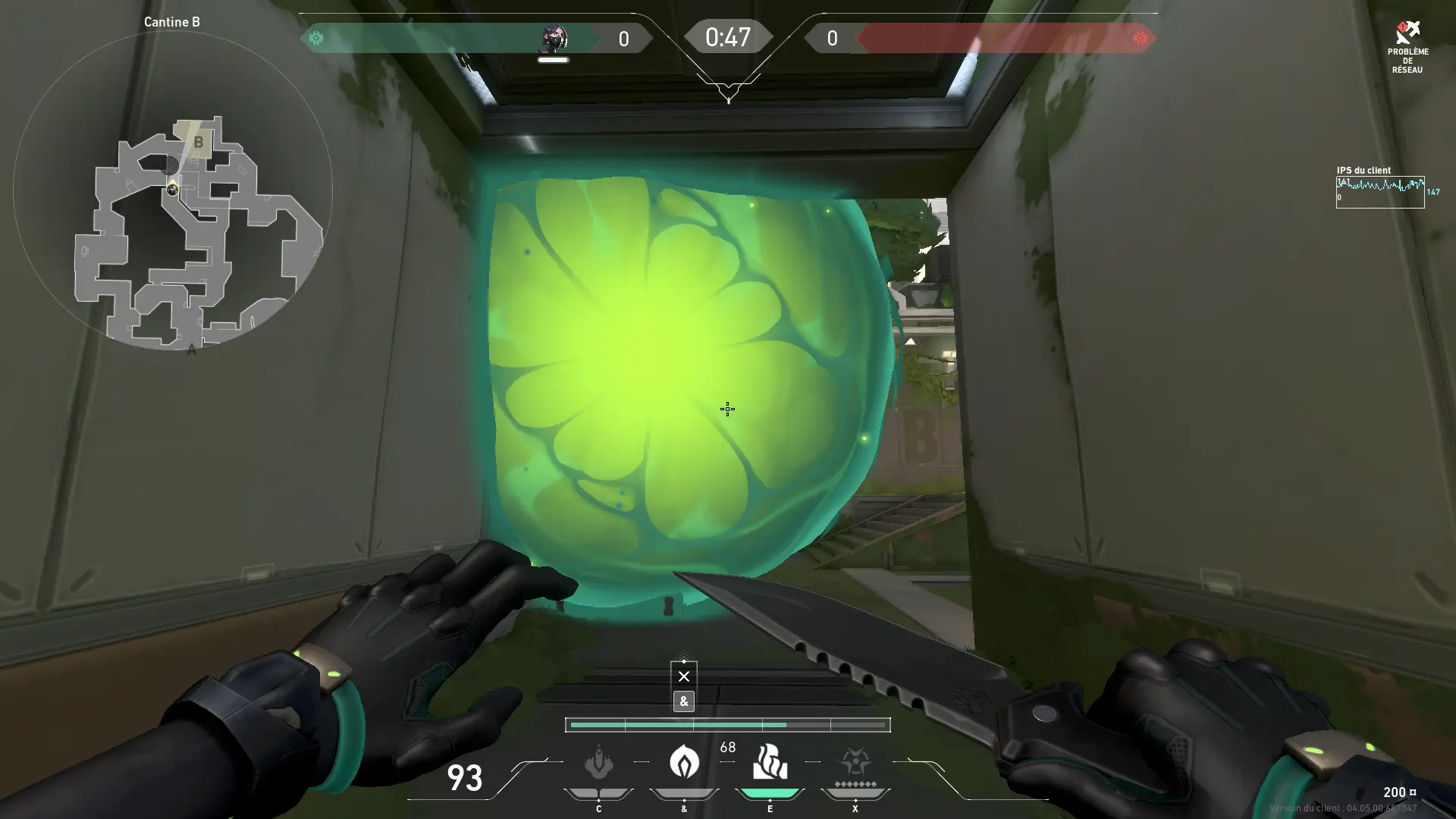The image size is (1456, 819).
Task: Click the red team emblem
Action: pyautogui.click(x=1140, y=38)
